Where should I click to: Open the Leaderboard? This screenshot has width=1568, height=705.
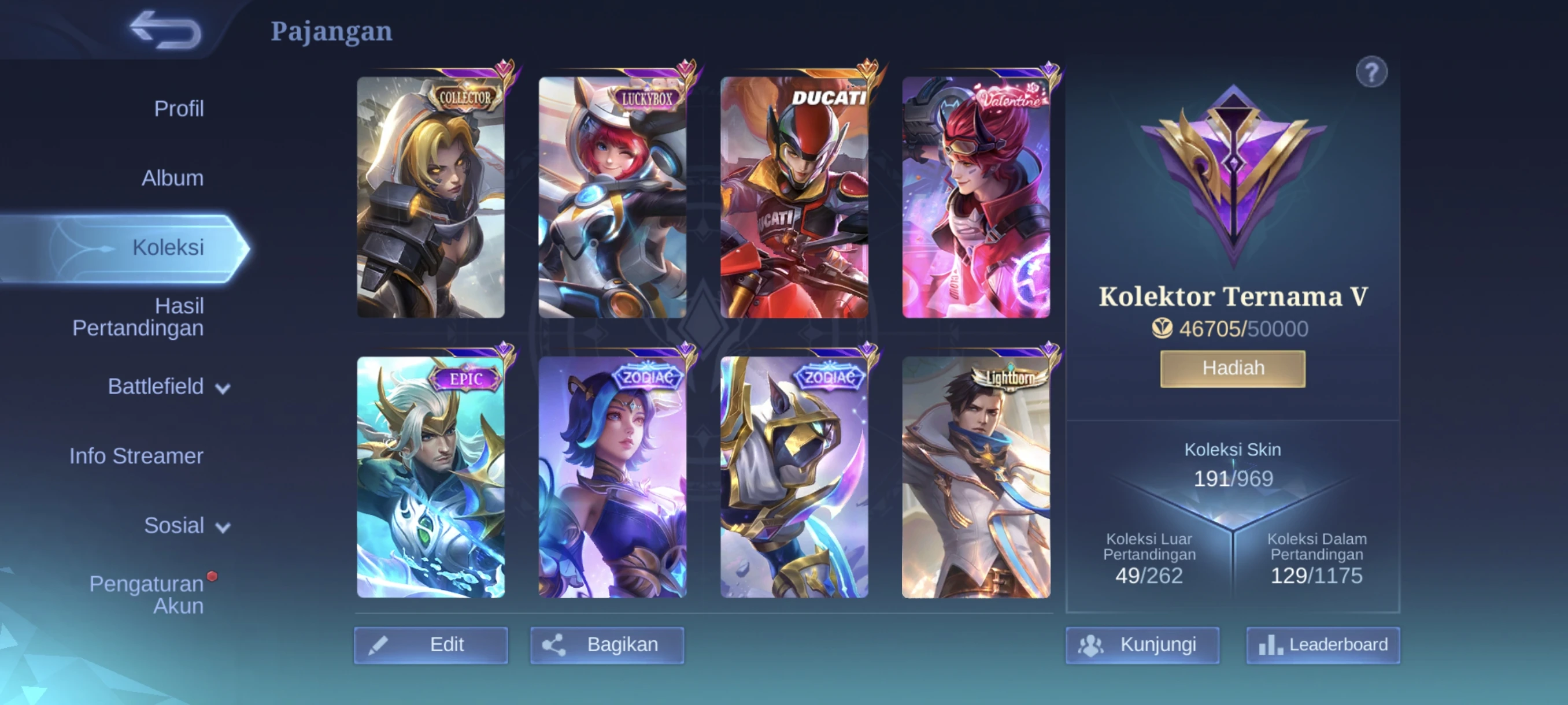coord(1323,645)
